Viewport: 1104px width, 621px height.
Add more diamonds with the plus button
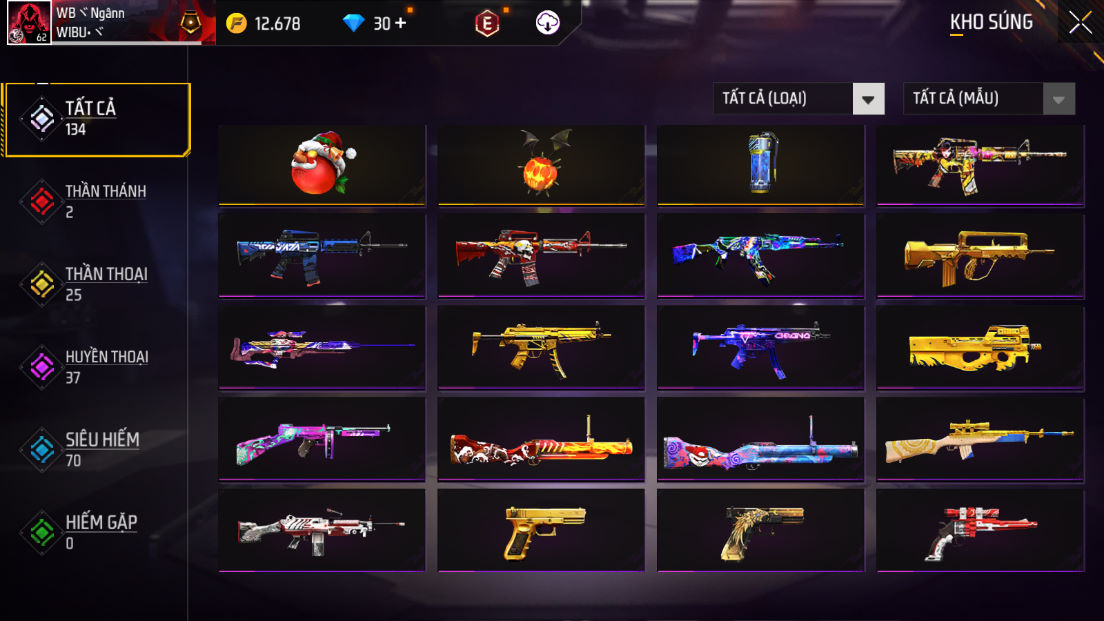[401, 23]
